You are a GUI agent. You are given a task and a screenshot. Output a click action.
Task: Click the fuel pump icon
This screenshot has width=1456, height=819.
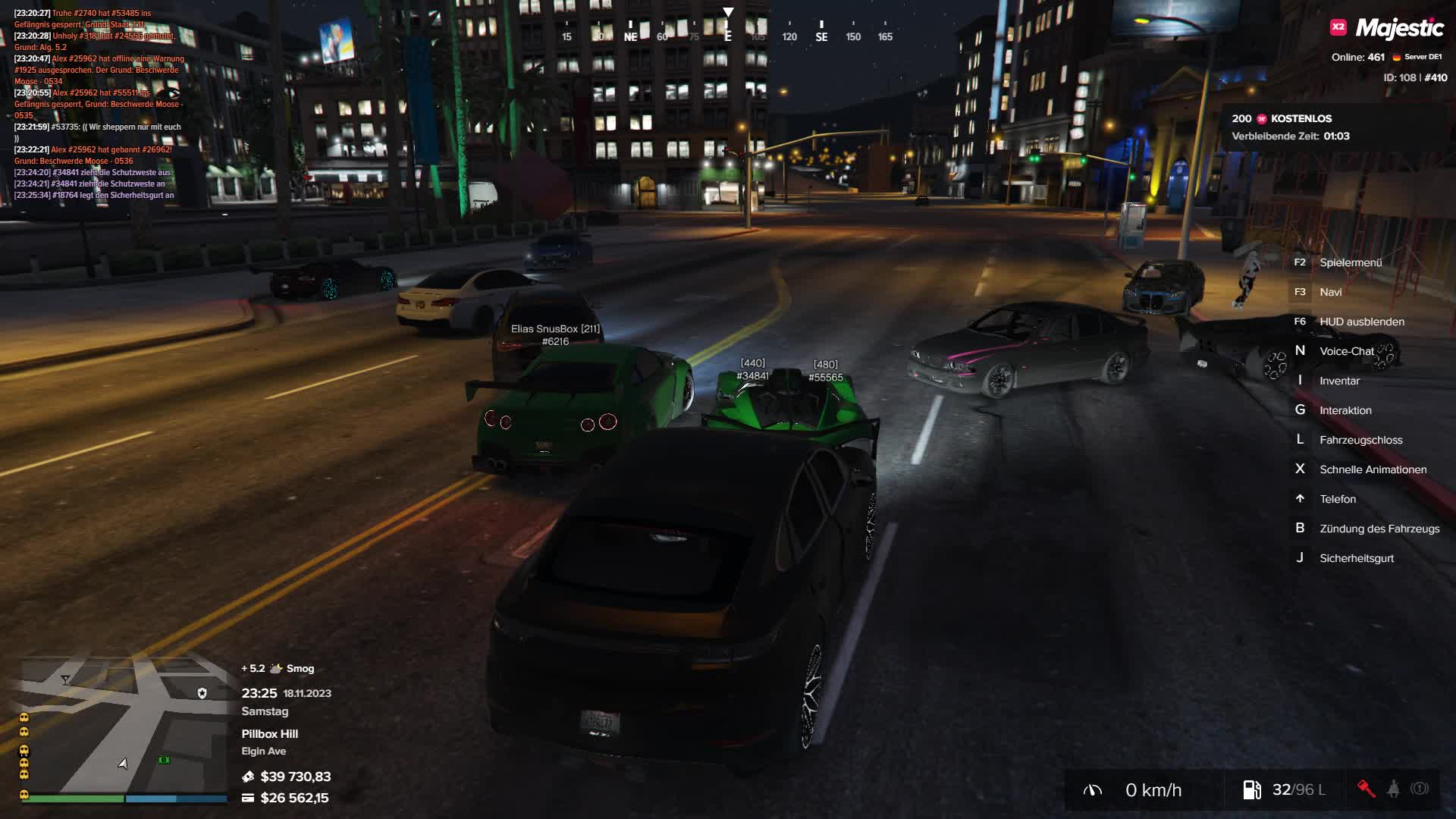pos(1251,790)
